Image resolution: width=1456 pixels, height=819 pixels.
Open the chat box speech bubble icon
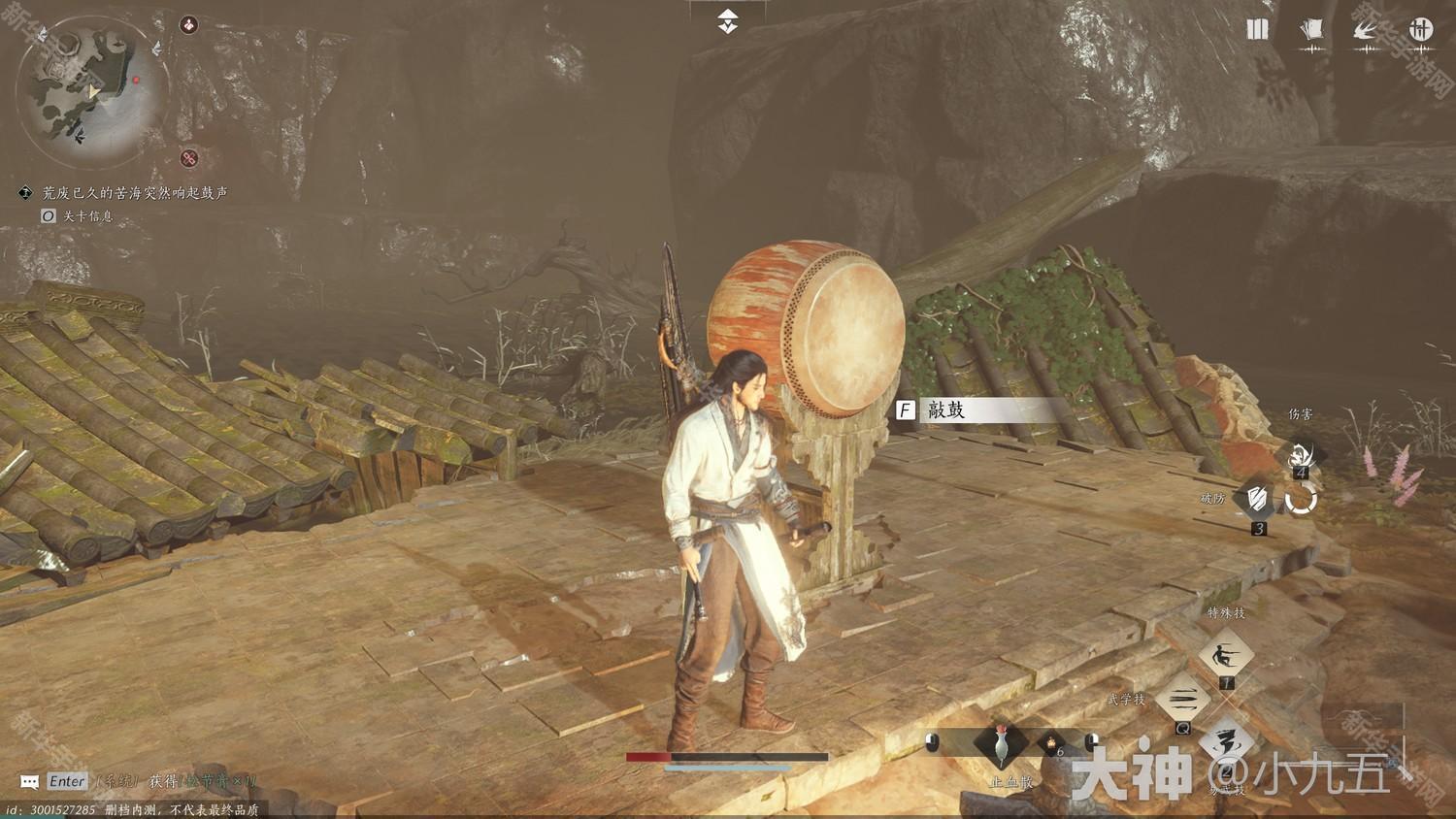[29, 781]
